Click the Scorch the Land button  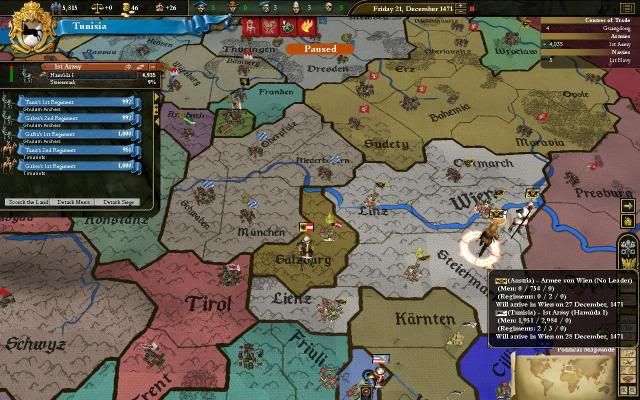27,202
